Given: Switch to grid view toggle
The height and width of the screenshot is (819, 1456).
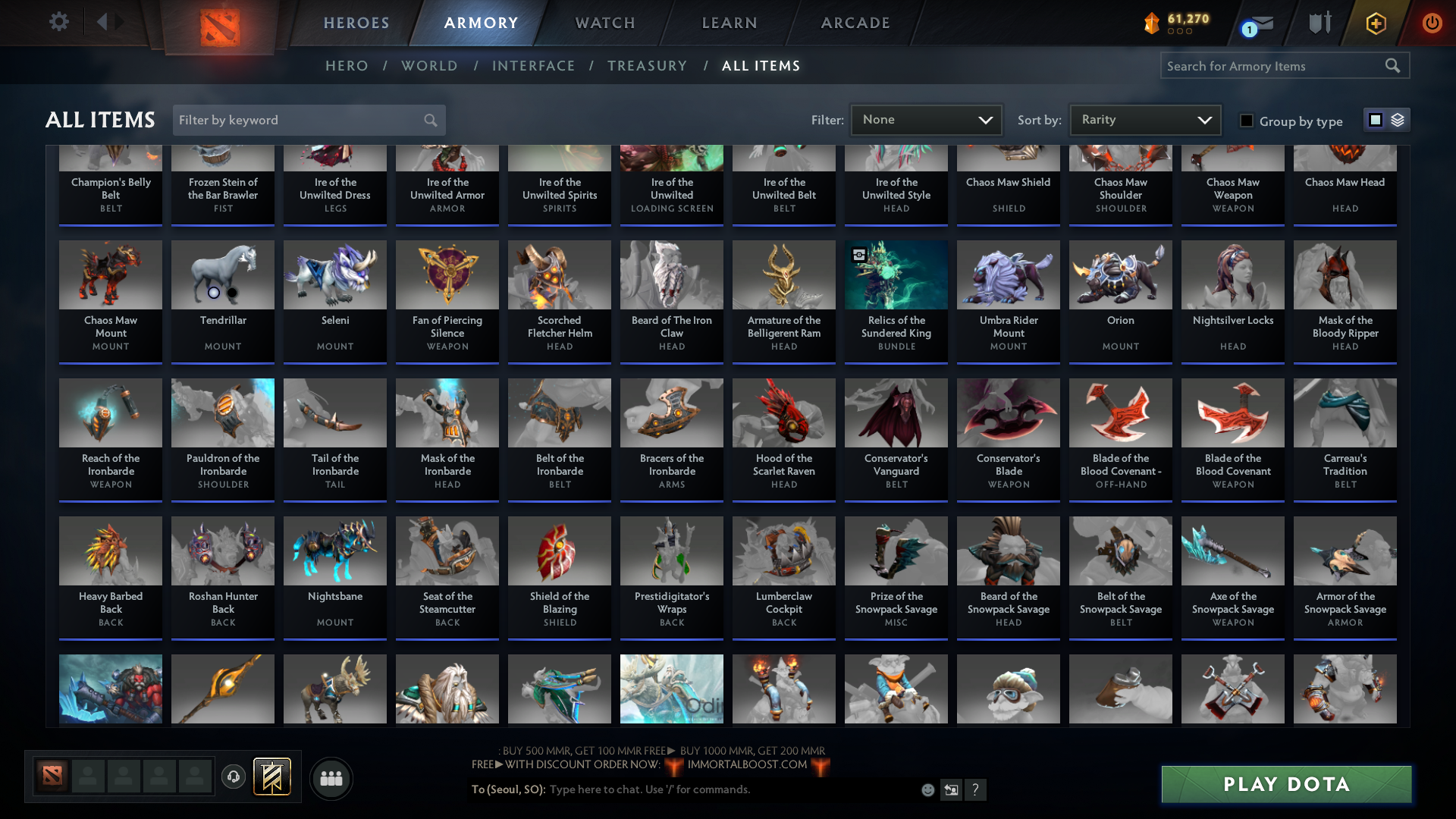Looking at the screenshot, I should pyautogui.click(x=1376, y=120).
